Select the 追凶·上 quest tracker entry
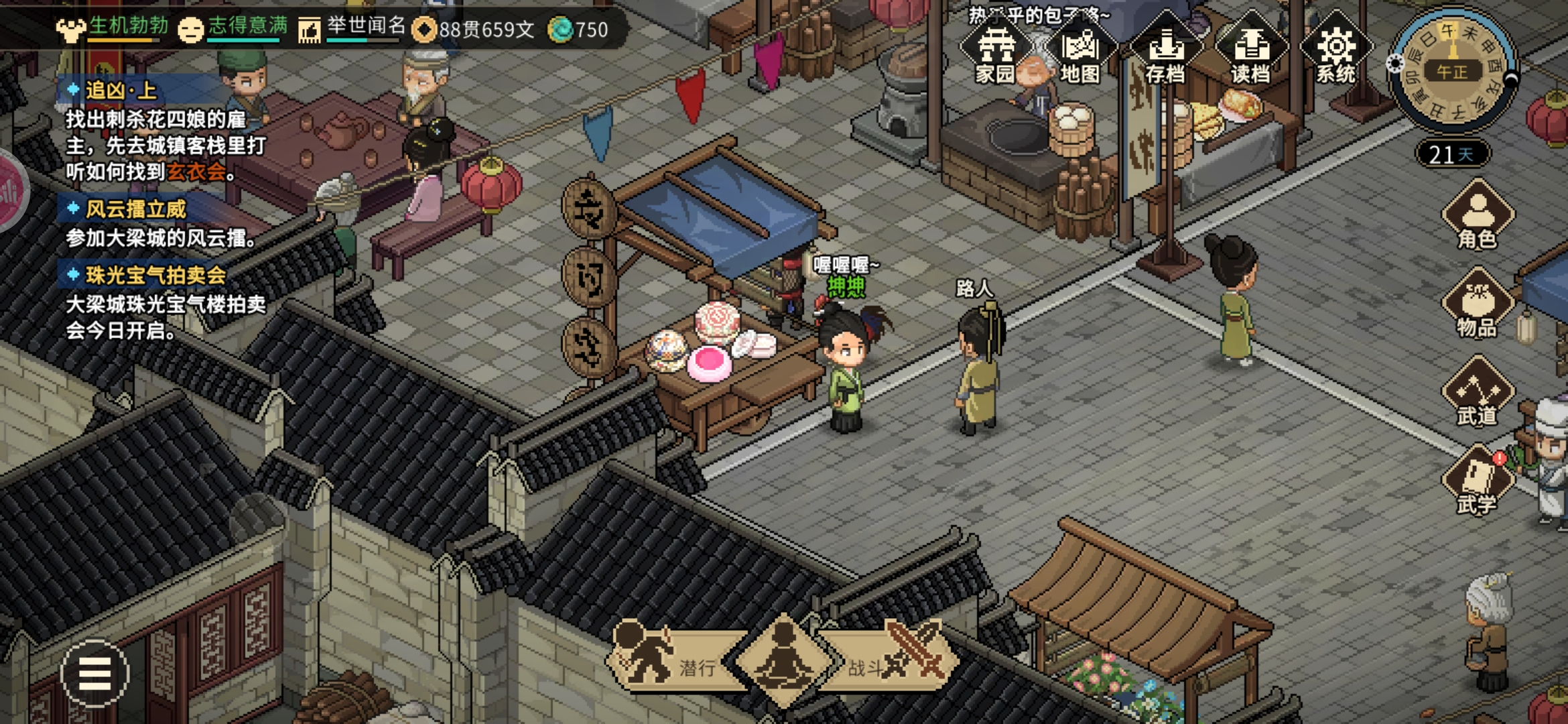Image resolution: width=1568 pixels, height=724 pixels. coord(121,90)
